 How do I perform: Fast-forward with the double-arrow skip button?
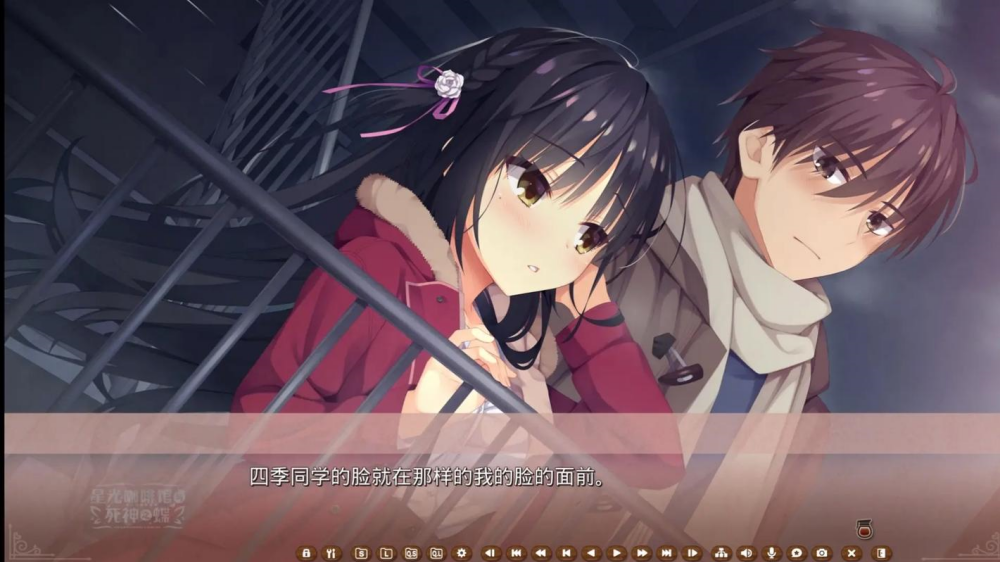coord(642,552)
